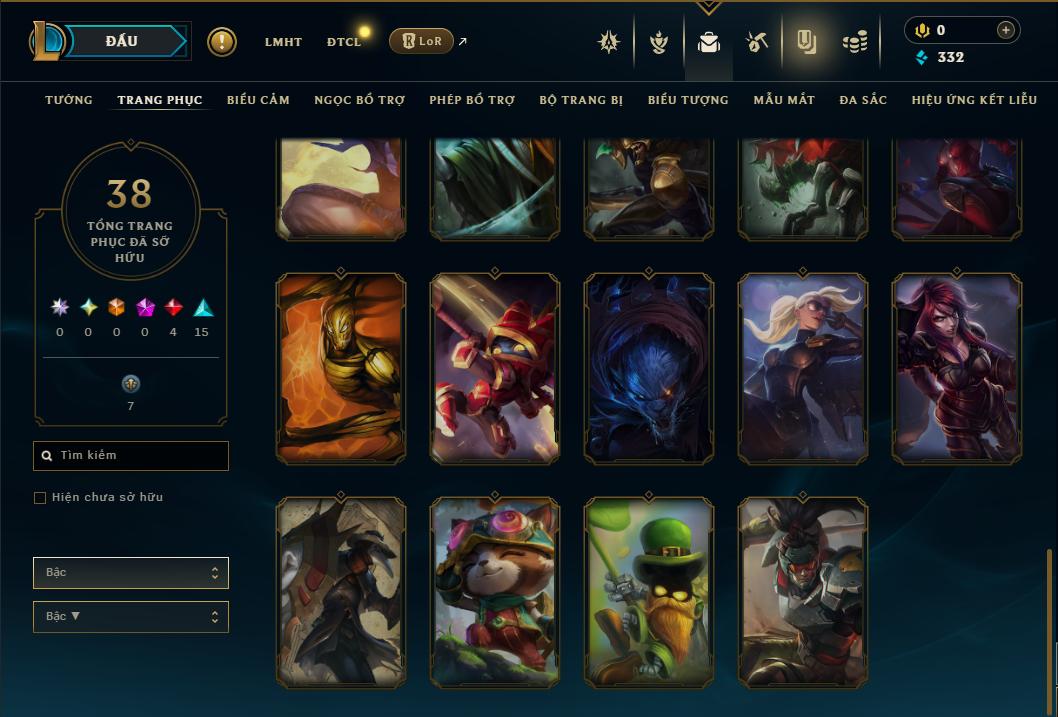Click the ĐẤU play button
This screenshot has width=1058, height=717.
121,41
